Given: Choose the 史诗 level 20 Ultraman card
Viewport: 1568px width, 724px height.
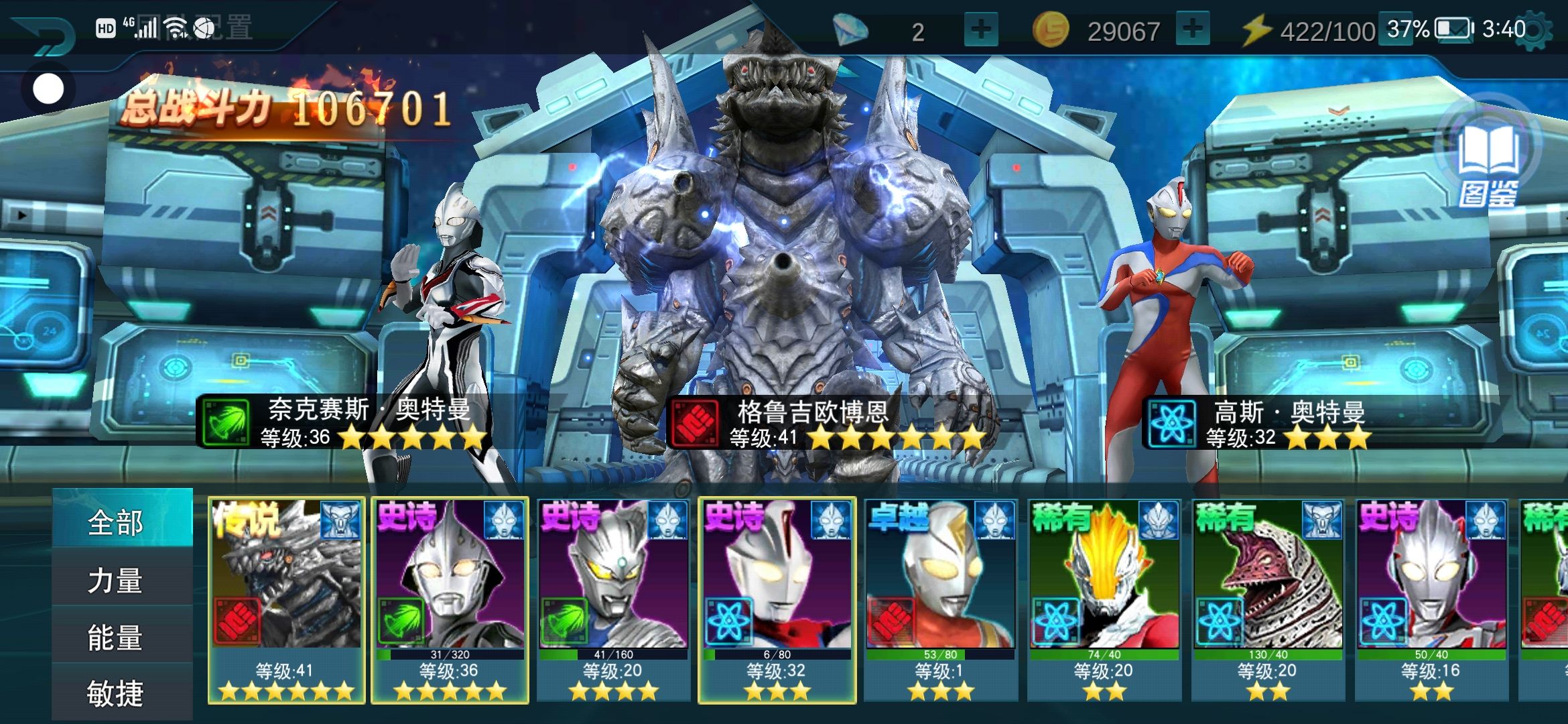Looking at the screenshot, I should 613,600.
